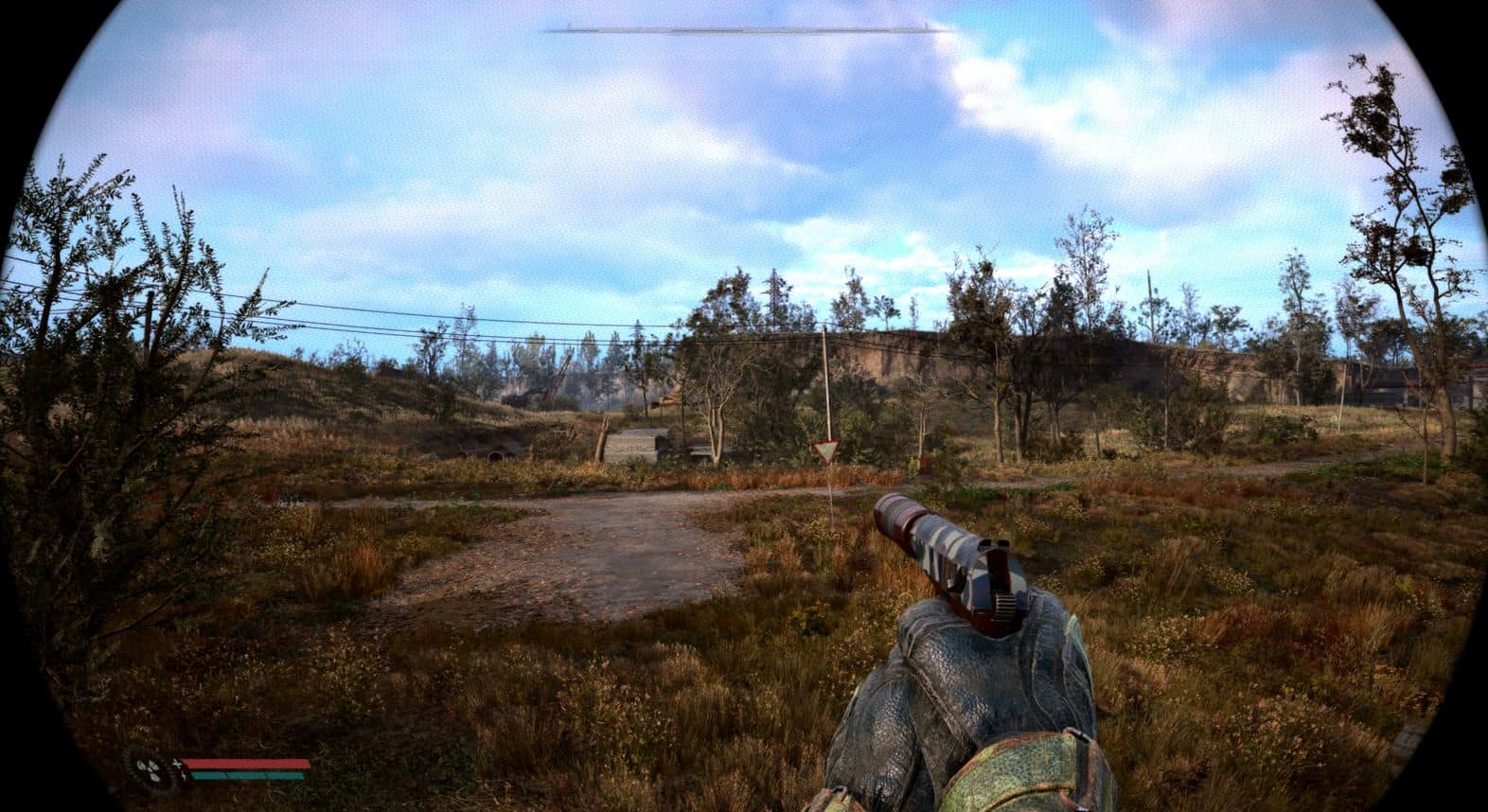The height and width of the screenshot is (812, 1488).
Task: Select the compass strip in the sky
Action: click(747, 30)
